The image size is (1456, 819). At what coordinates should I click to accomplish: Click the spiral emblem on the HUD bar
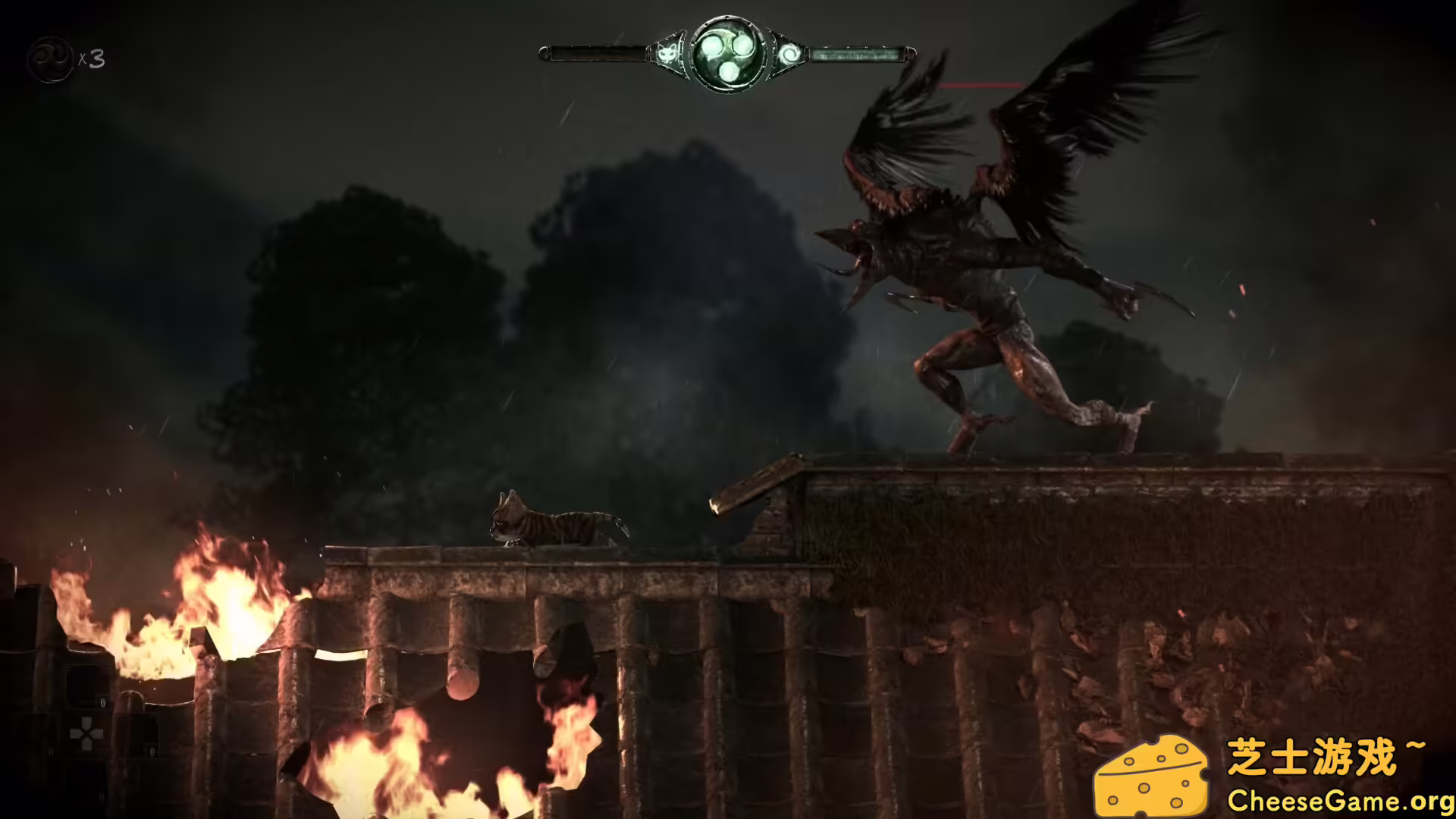791,54
